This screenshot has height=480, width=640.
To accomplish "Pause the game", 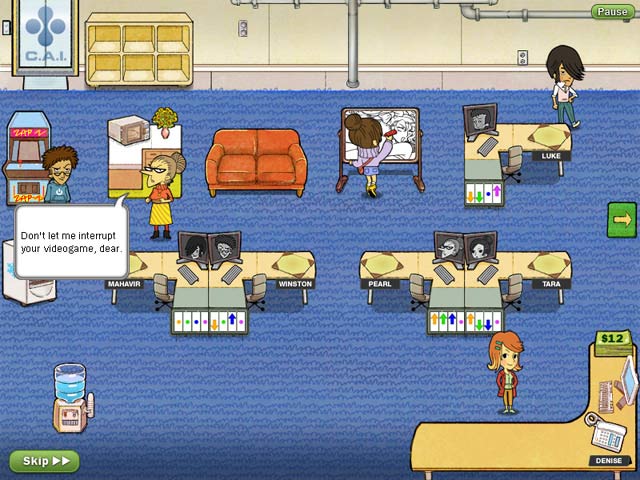I will click(x=610, y=12).
